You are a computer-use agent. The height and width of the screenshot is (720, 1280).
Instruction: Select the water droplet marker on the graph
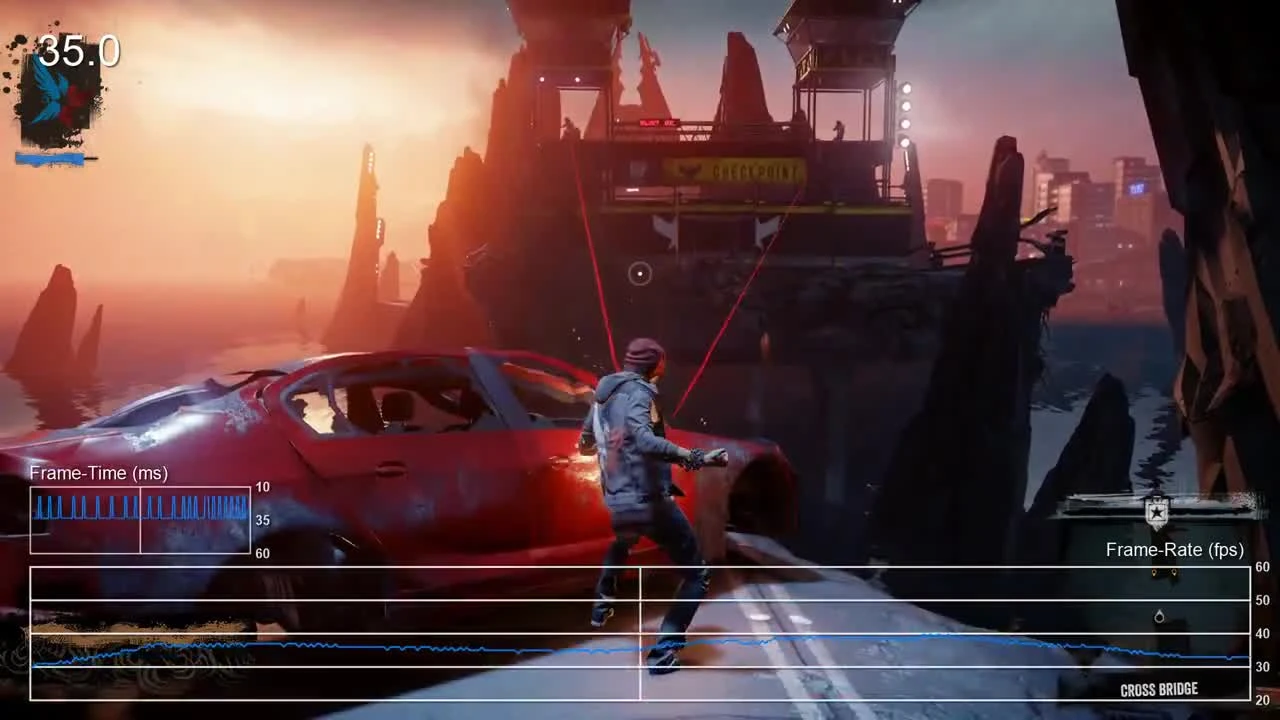click(x=1159, y=617)
